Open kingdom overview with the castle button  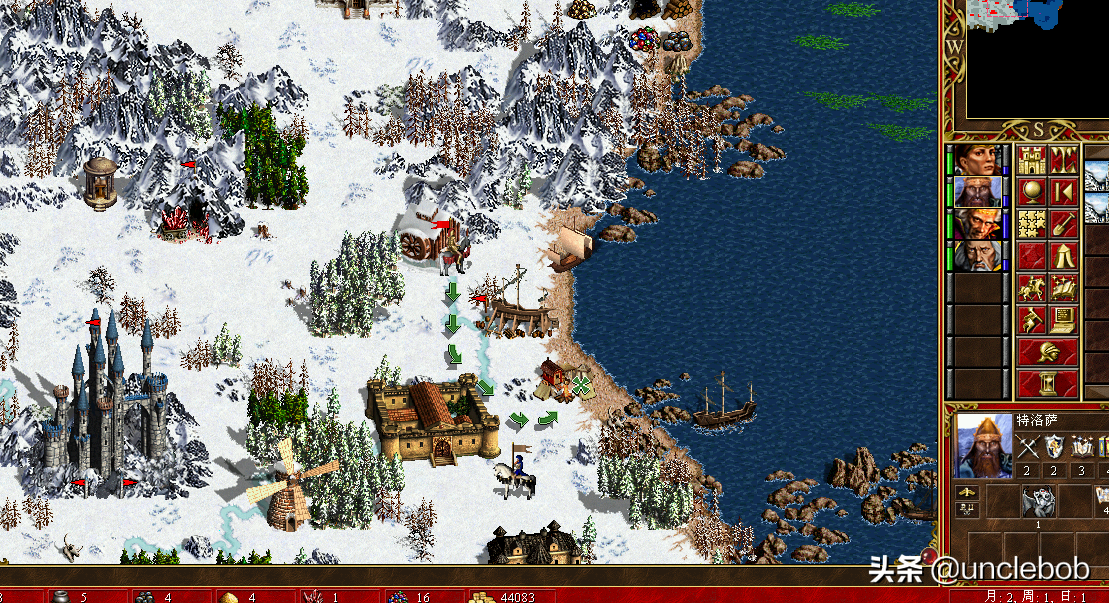[x=1032, y=160]
